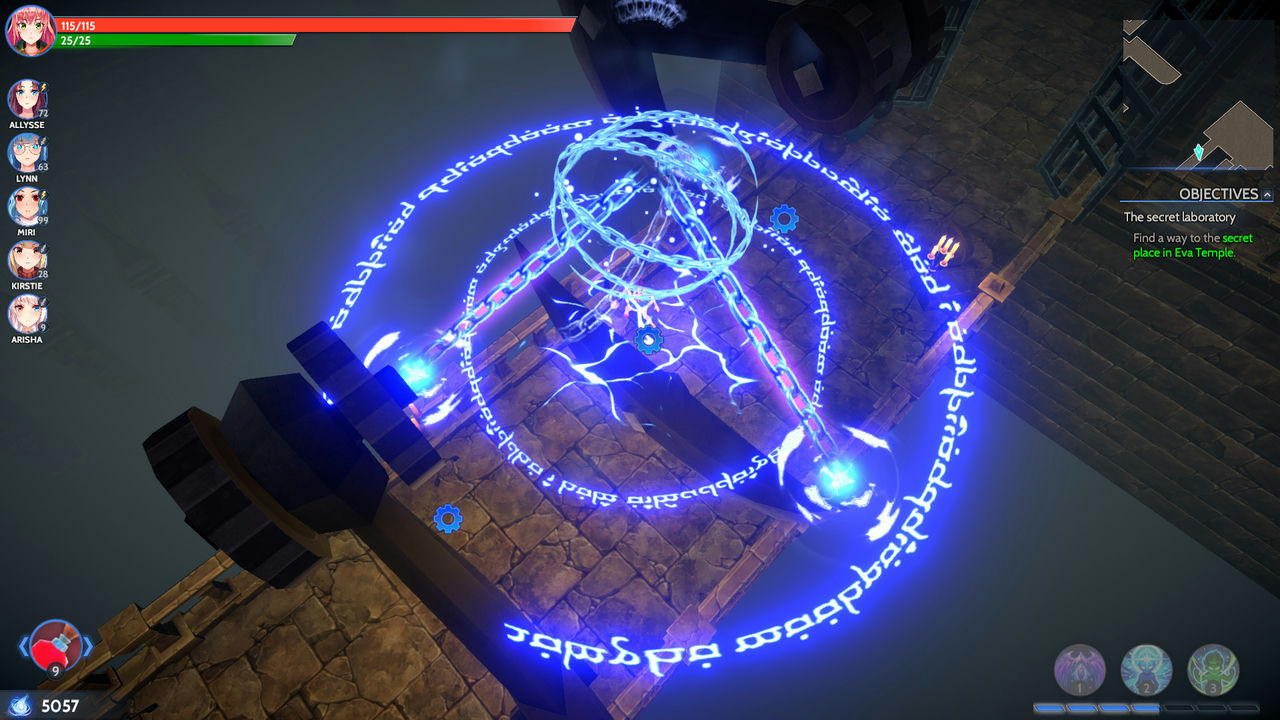This screenshot has height=720, width=1280.
Task: Click Lynn's portrait in the party list
Action: [x=30, y=151]
